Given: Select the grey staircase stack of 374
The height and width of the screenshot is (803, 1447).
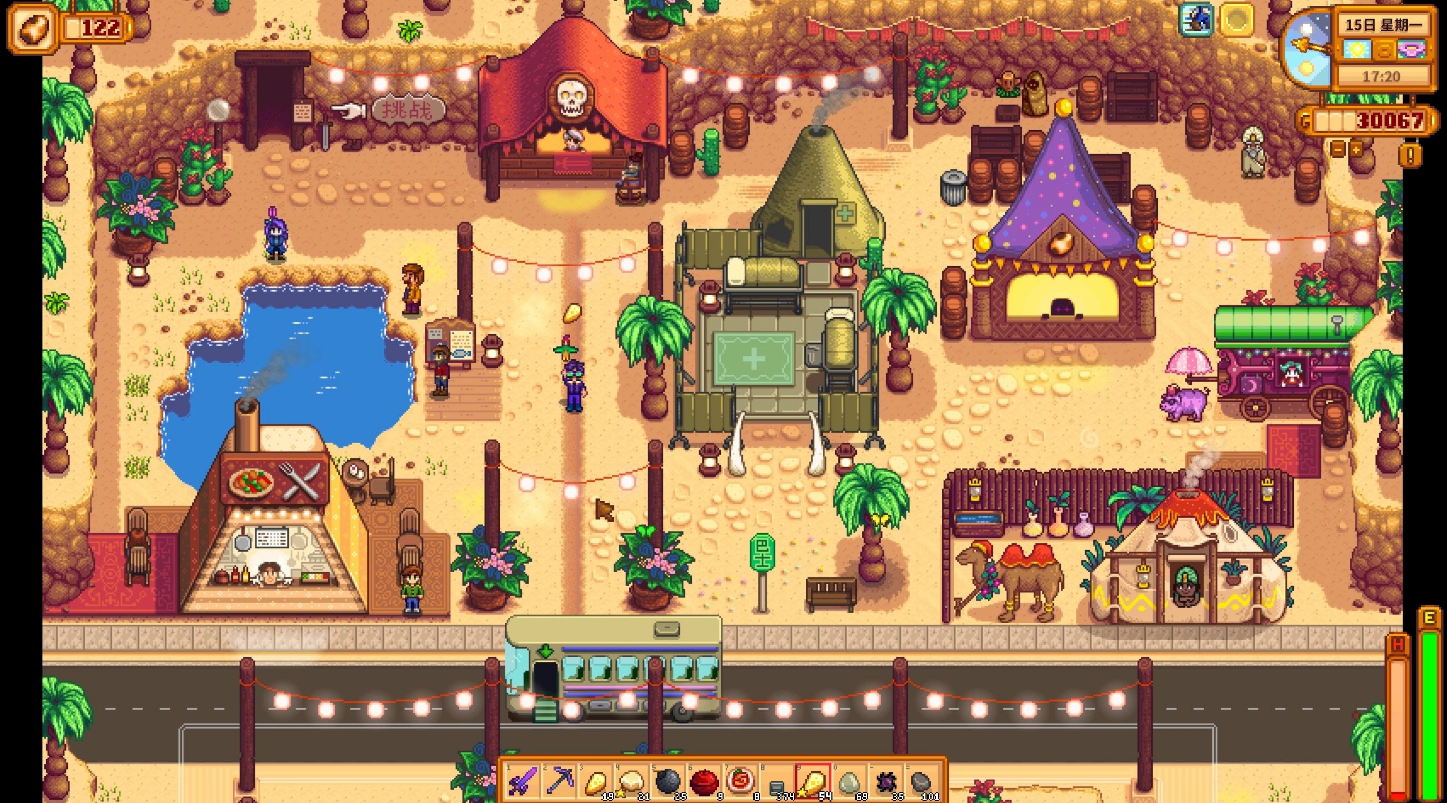Looking at the screenshot, I should click(x=776, y=781).
